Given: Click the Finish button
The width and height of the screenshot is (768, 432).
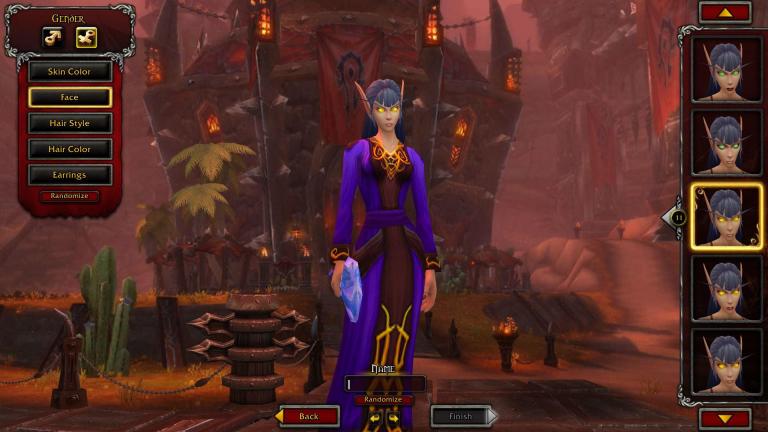Looking at the screenshot, I should pos(461,416).
